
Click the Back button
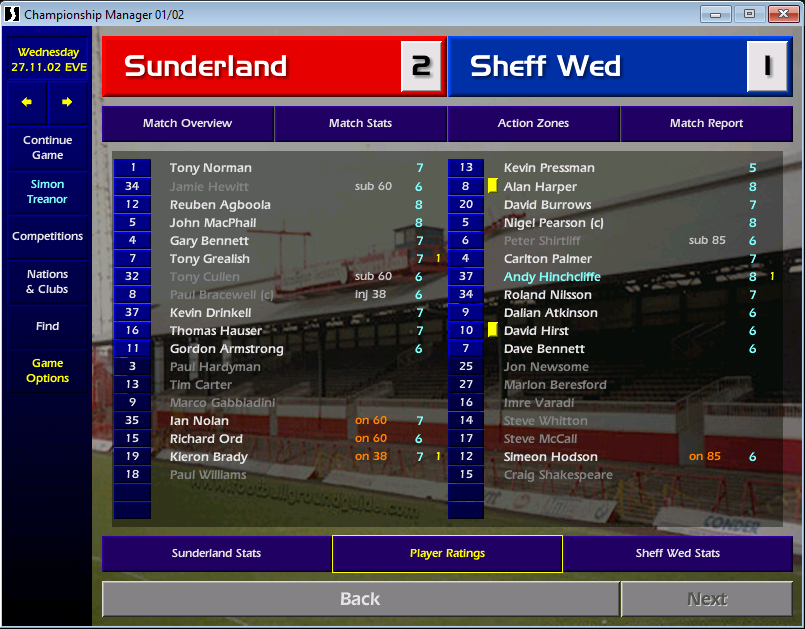[x=360, y=599]
